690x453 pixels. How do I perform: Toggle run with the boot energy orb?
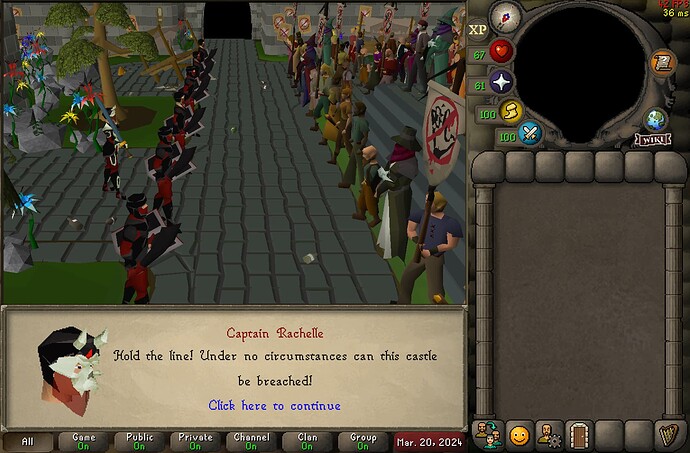tap(513, 112)
